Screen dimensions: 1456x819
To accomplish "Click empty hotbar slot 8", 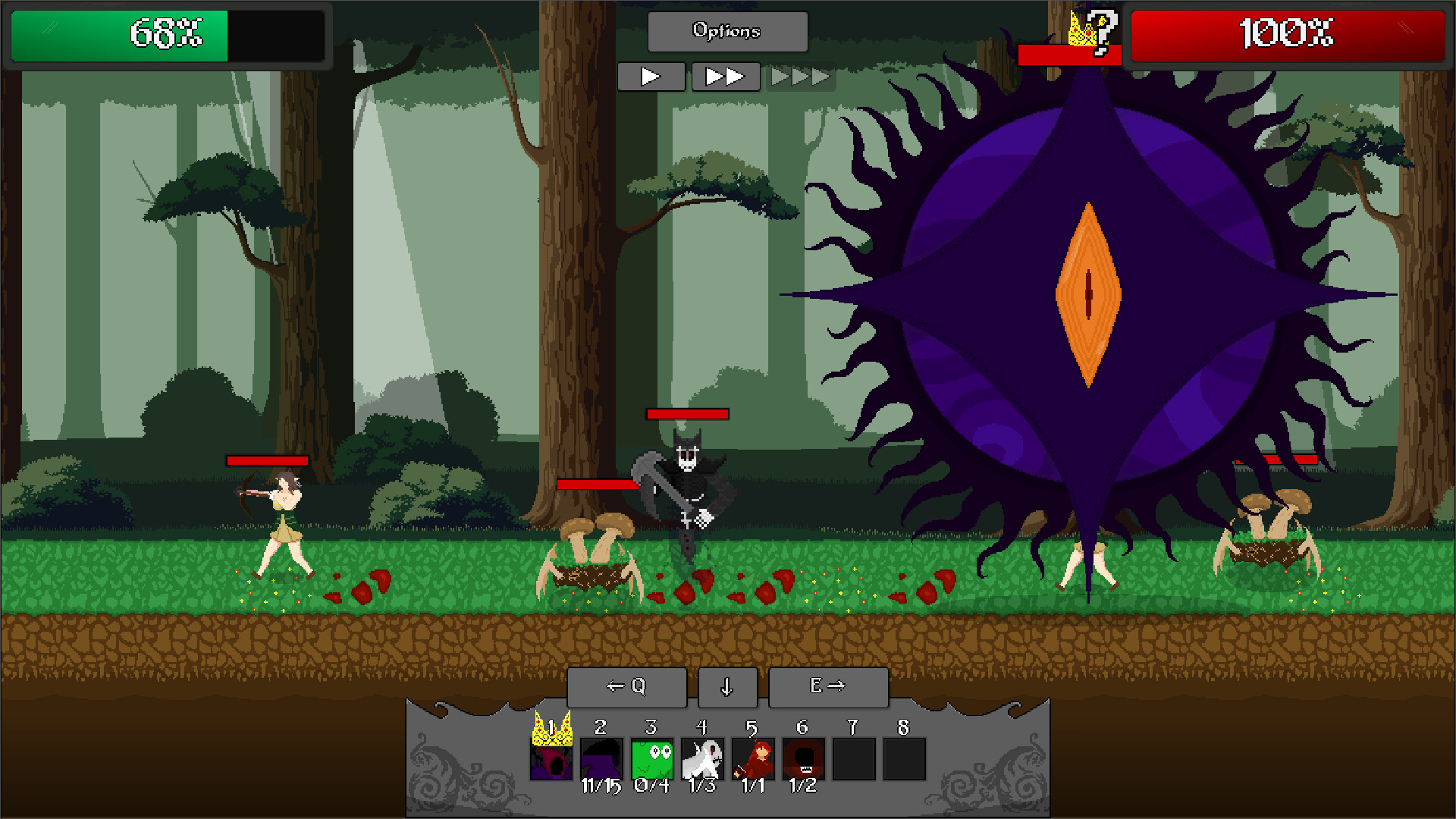I will coord(903,759).
